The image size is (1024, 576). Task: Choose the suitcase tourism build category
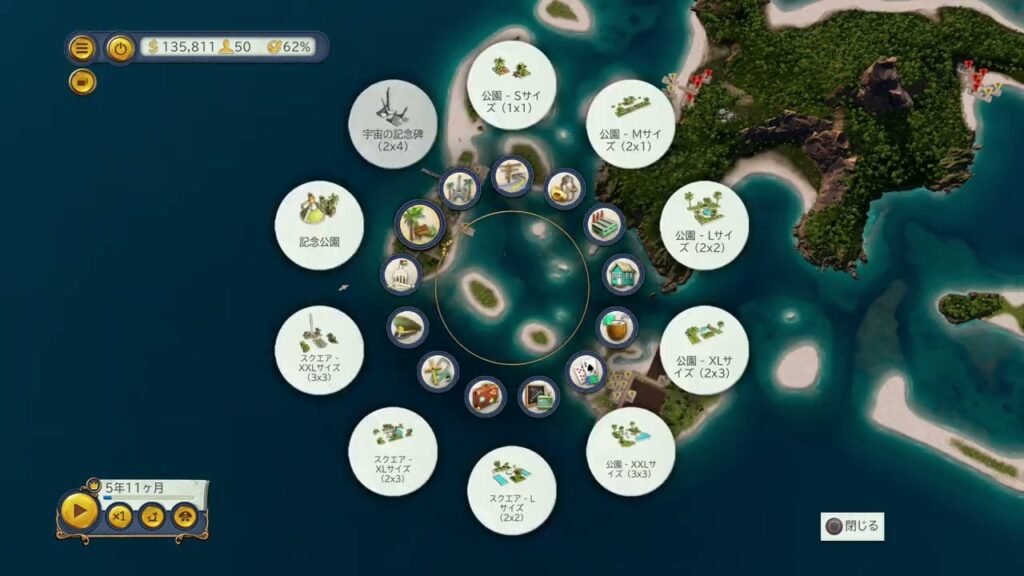(x=485, y=396)
